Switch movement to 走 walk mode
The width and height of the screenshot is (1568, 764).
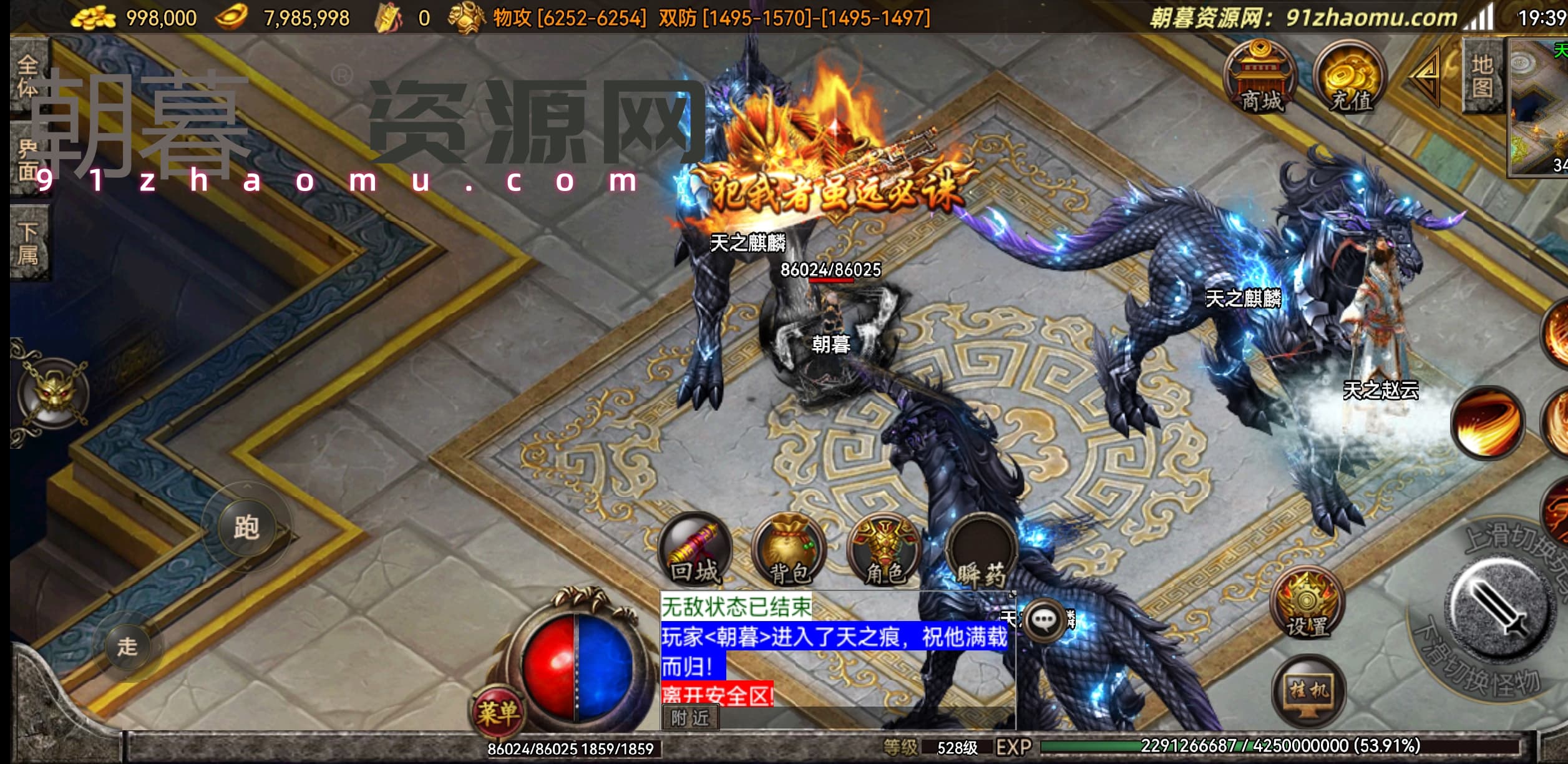click(x=128, y=647)
